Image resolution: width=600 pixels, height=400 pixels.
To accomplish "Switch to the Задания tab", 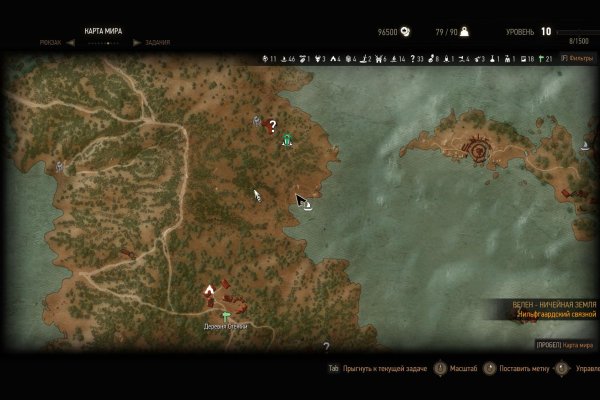I will tap(156, 43).
